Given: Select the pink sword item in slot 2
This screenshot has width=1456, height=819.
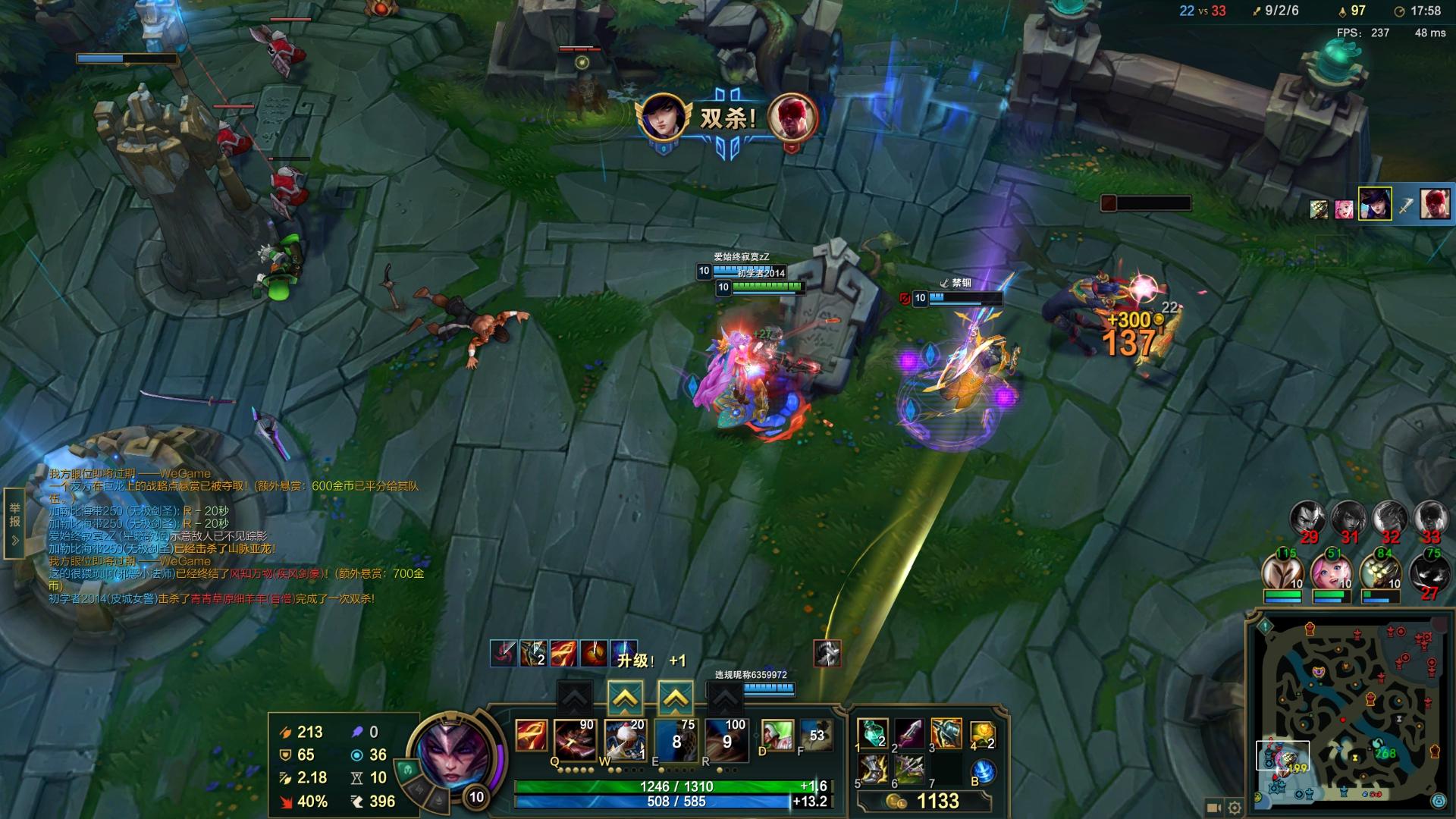Looking at the screenshot, I should (x=908, y=733).
